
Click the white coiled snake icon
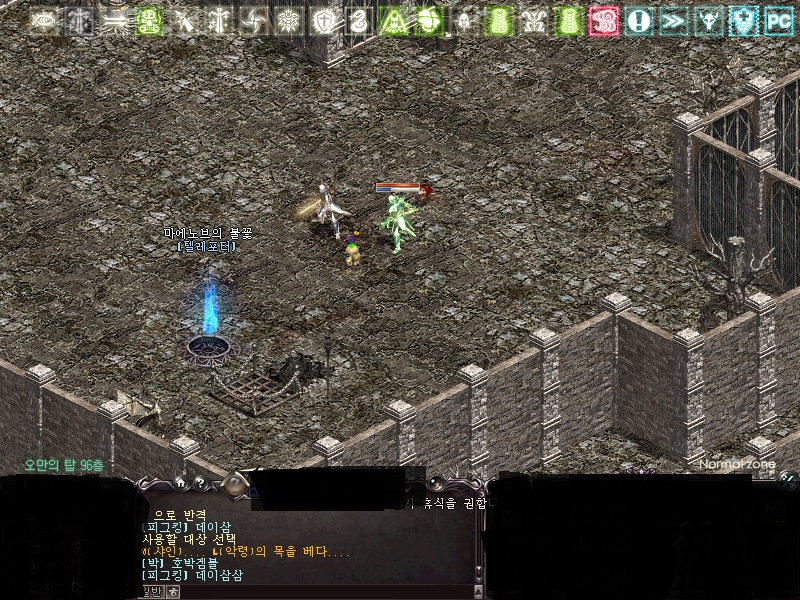[358, 20]
